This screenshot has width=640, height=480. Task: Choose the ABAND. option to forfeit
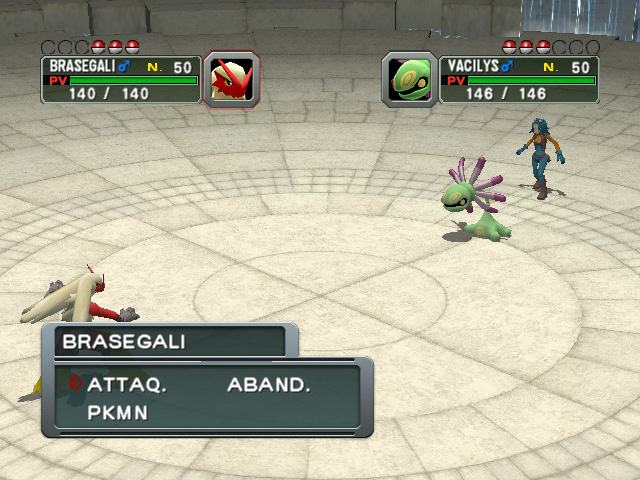point(269,384)
